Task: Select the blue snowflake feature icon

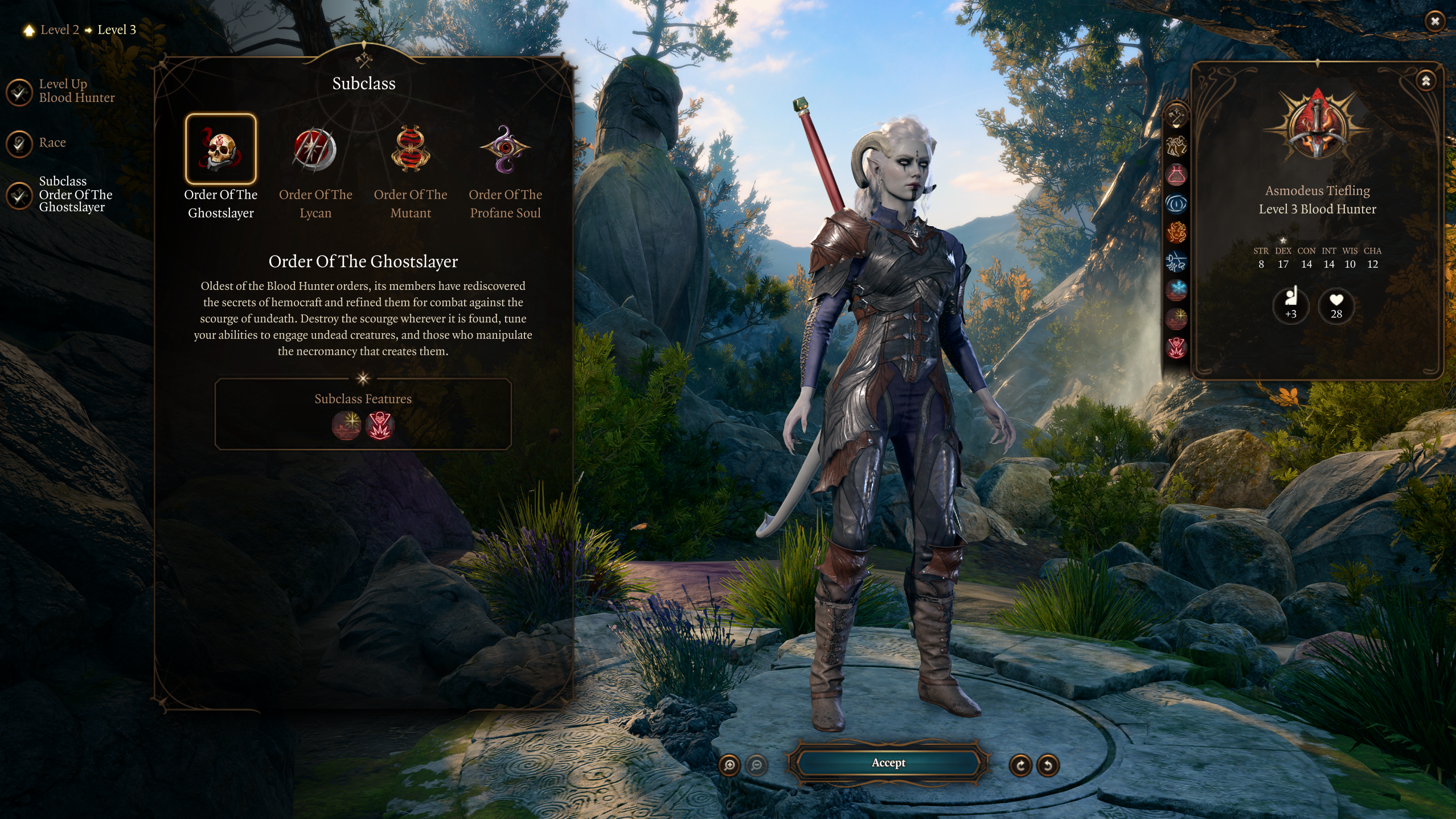Action: coord(1176,289)
